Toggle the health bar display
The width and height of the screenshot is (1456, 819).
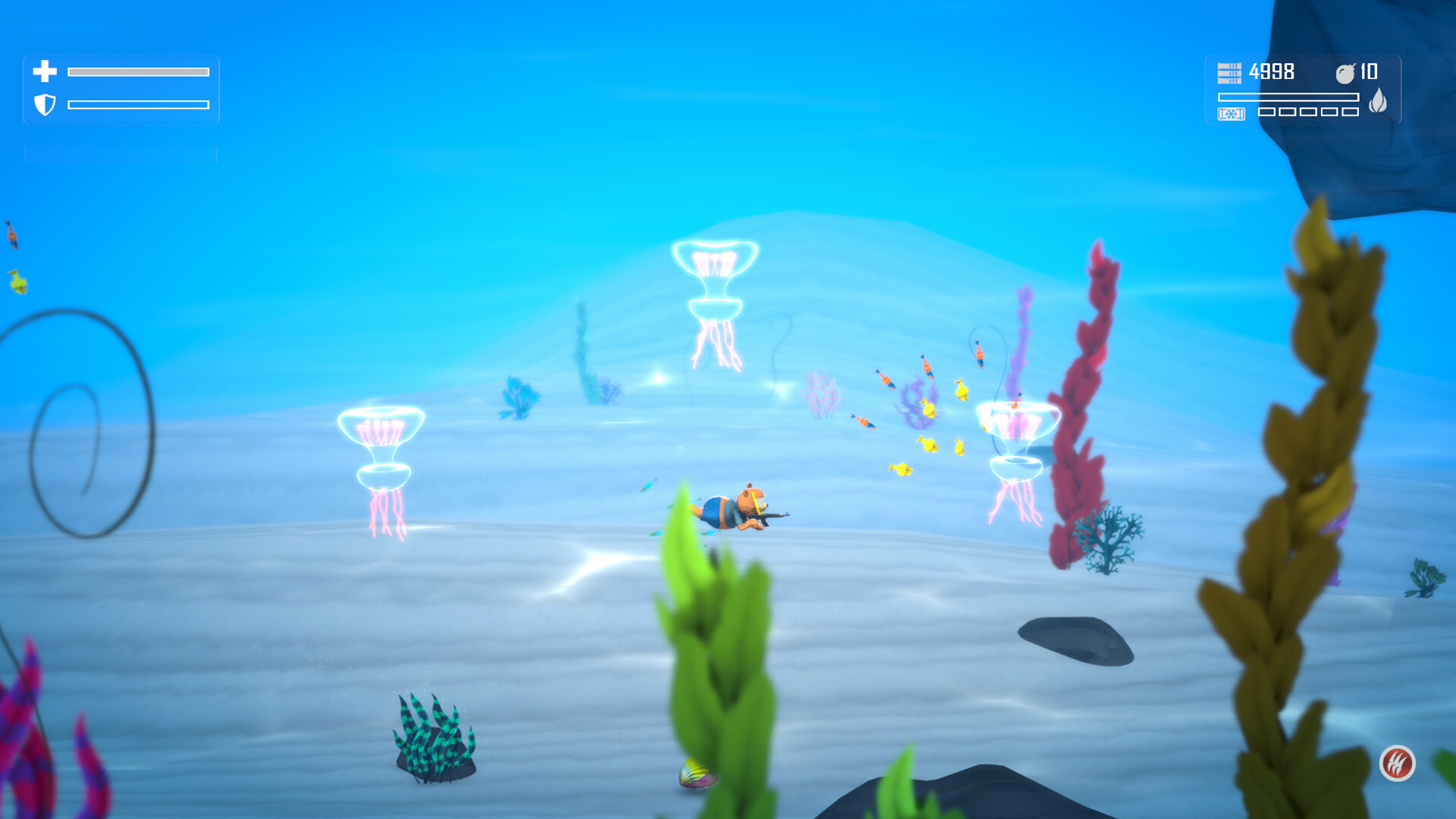point(139,71)
